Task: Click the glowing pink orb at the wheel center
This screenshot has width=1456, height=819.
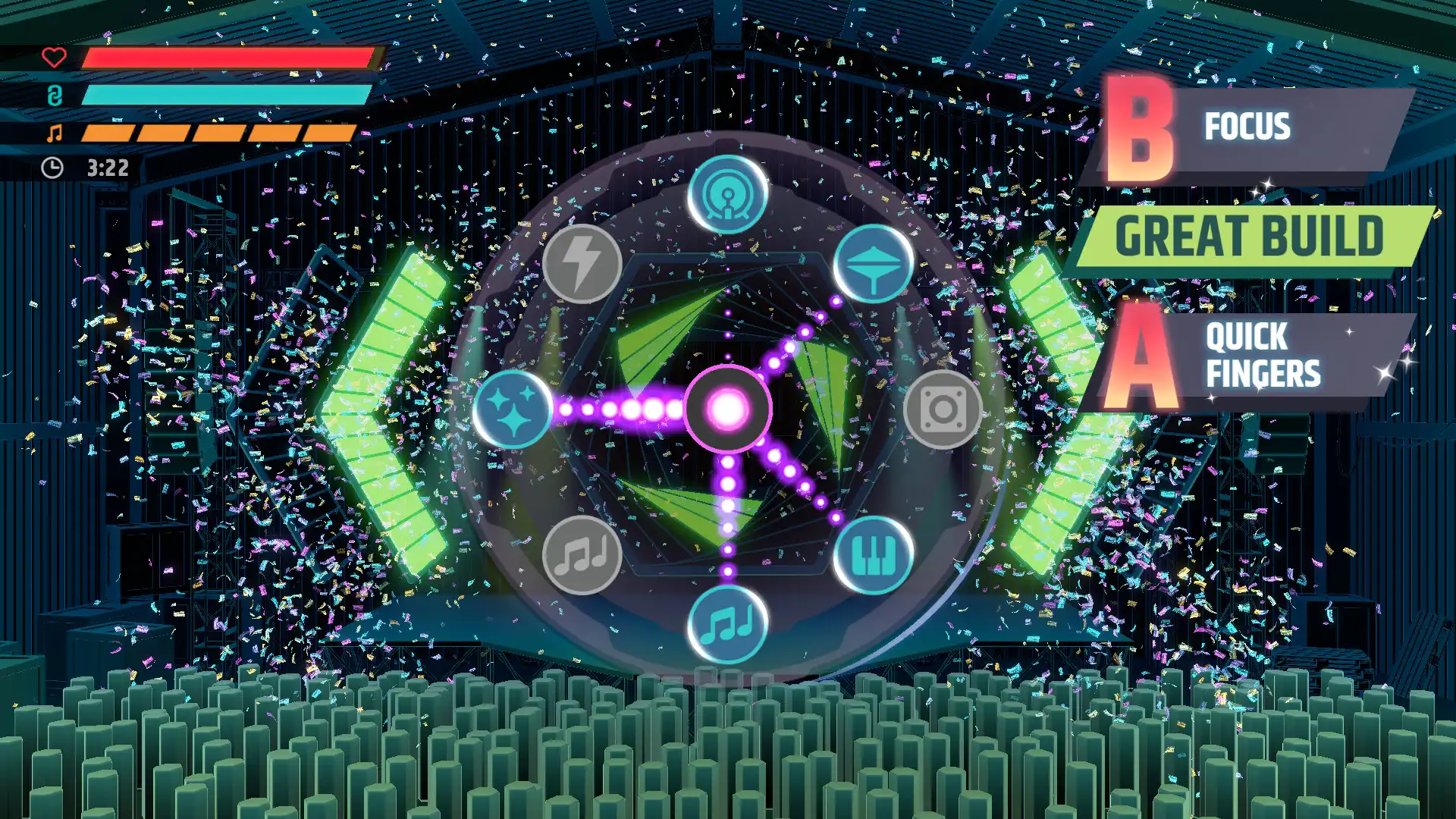Action: tap(728, 409)
